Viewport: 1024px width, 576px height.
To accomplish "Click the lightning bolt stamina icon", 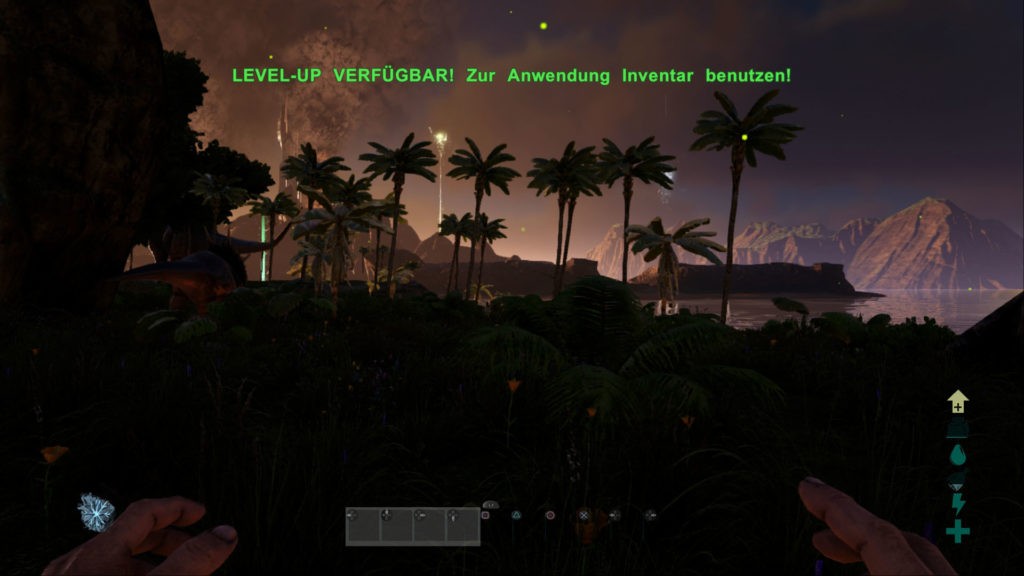I will 958,506.
